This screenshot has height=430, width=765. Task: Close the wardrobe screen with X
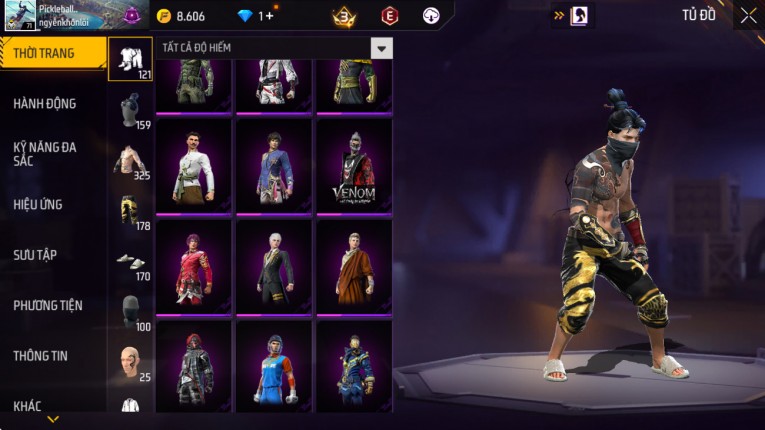[748, 15]
